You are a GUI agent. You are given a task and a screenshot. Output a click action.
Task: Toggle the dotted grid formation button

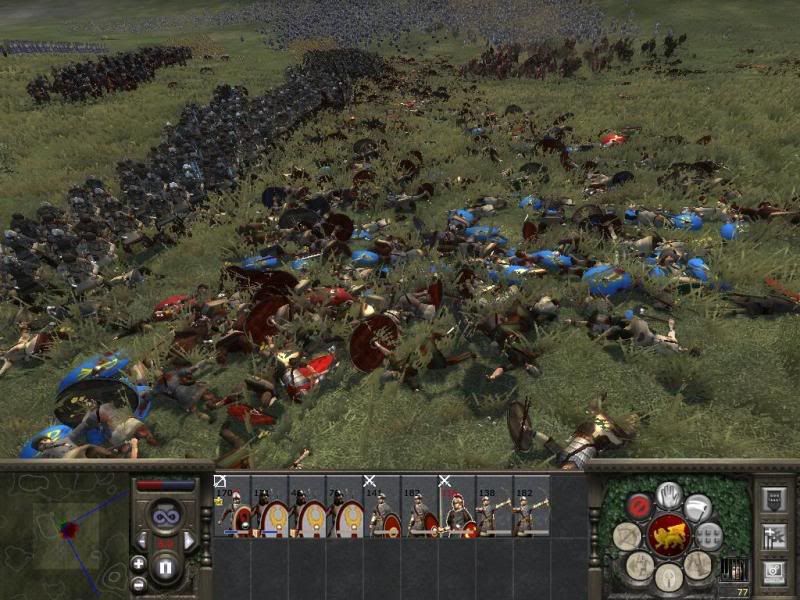tap(709, 536)
